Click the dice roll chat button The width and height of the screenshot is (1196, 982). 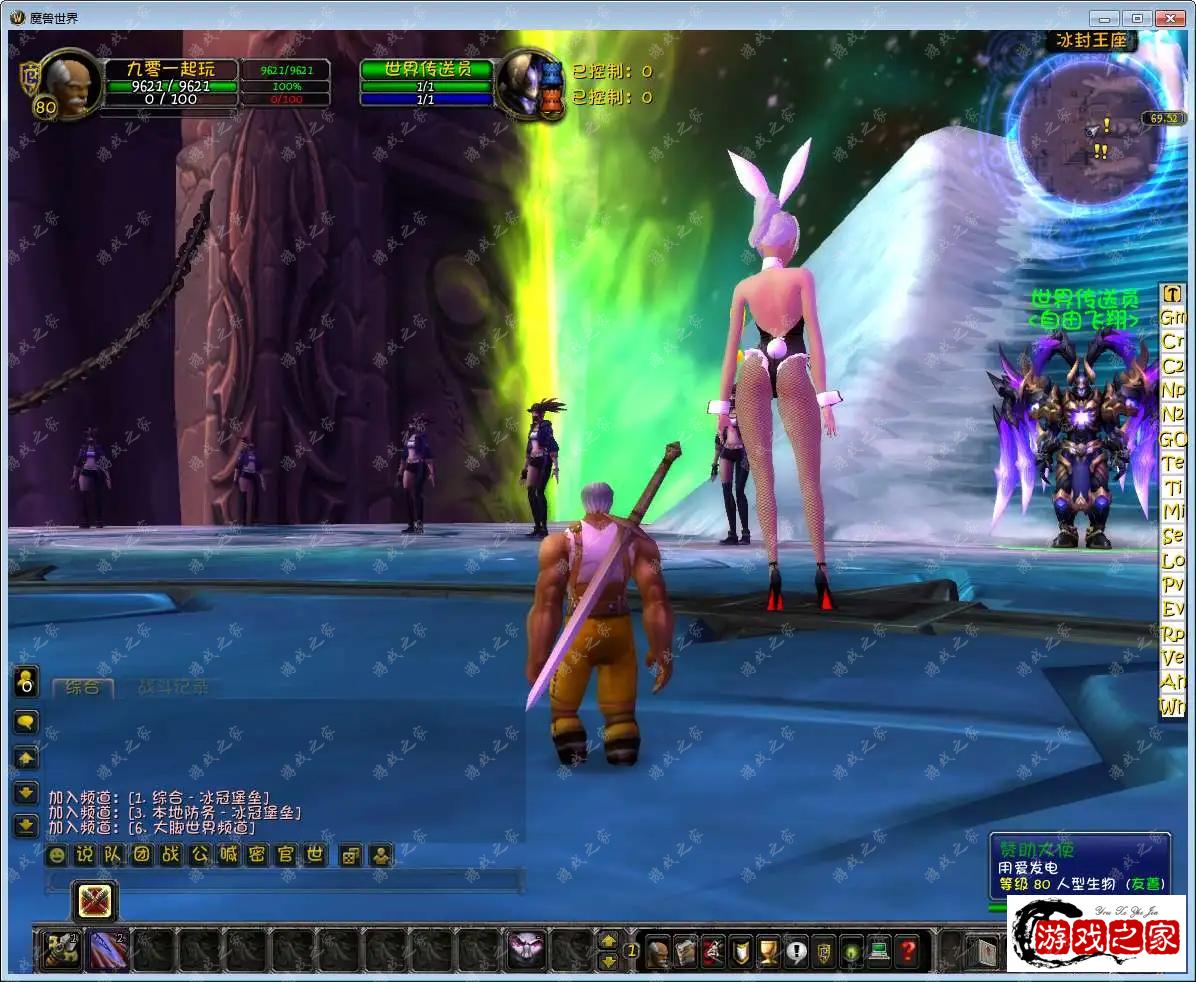351,855
